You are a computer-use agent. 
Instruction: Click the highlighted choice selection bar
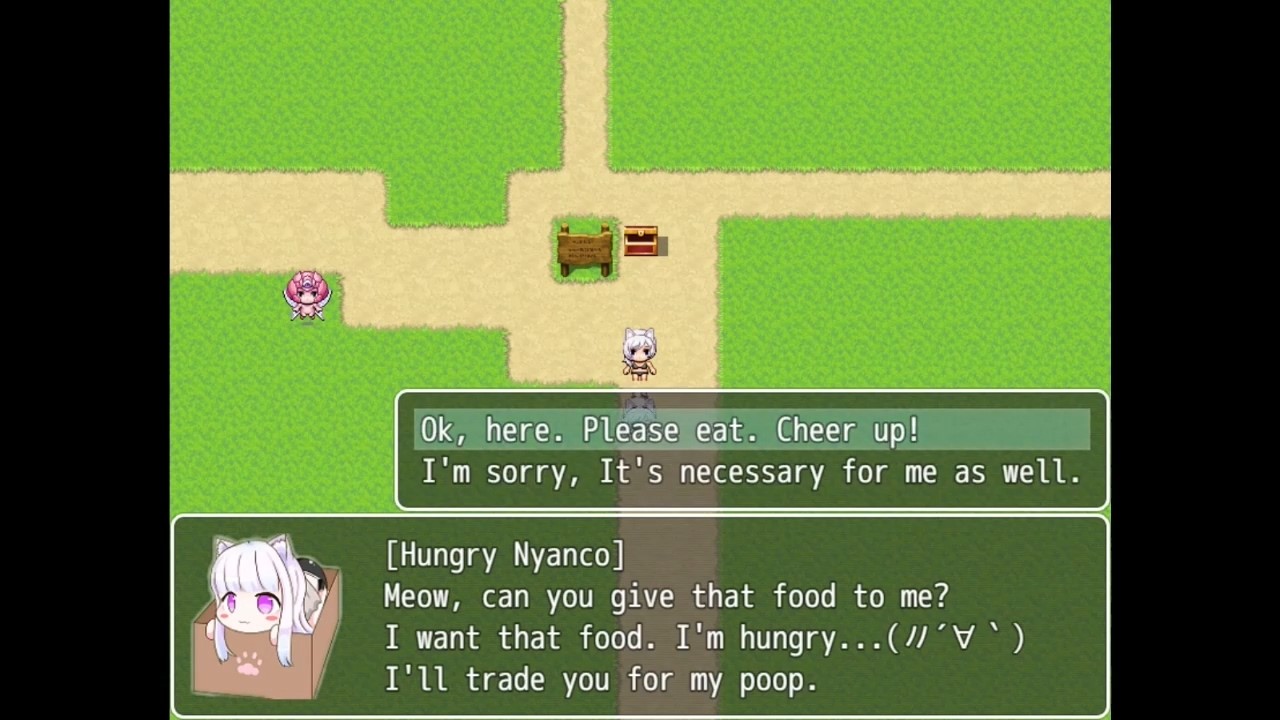pyautogui.click(x=750, y=430)
